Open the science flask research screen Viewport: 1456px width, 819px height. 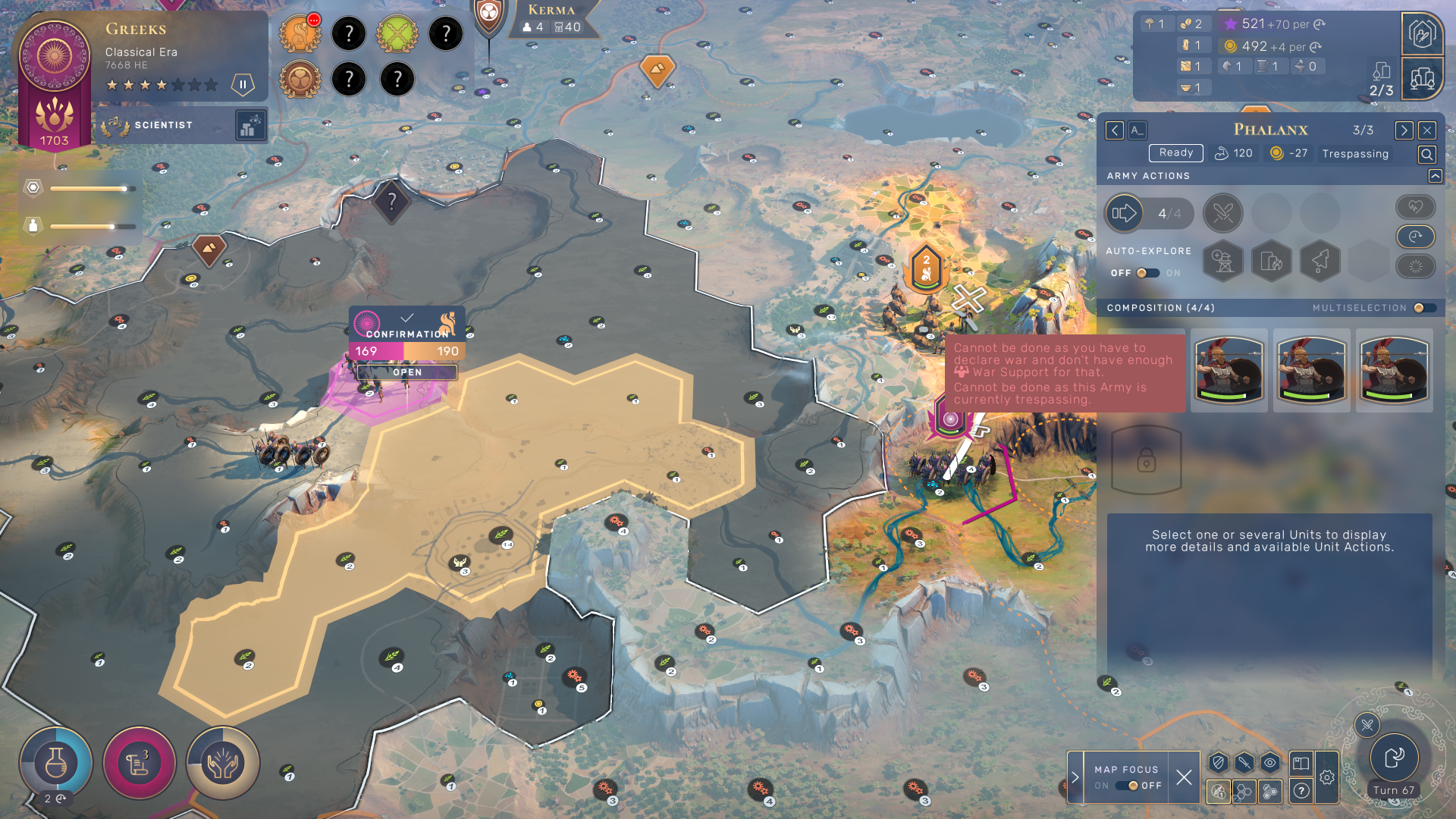pyautogui.click(x=56, y=764)
